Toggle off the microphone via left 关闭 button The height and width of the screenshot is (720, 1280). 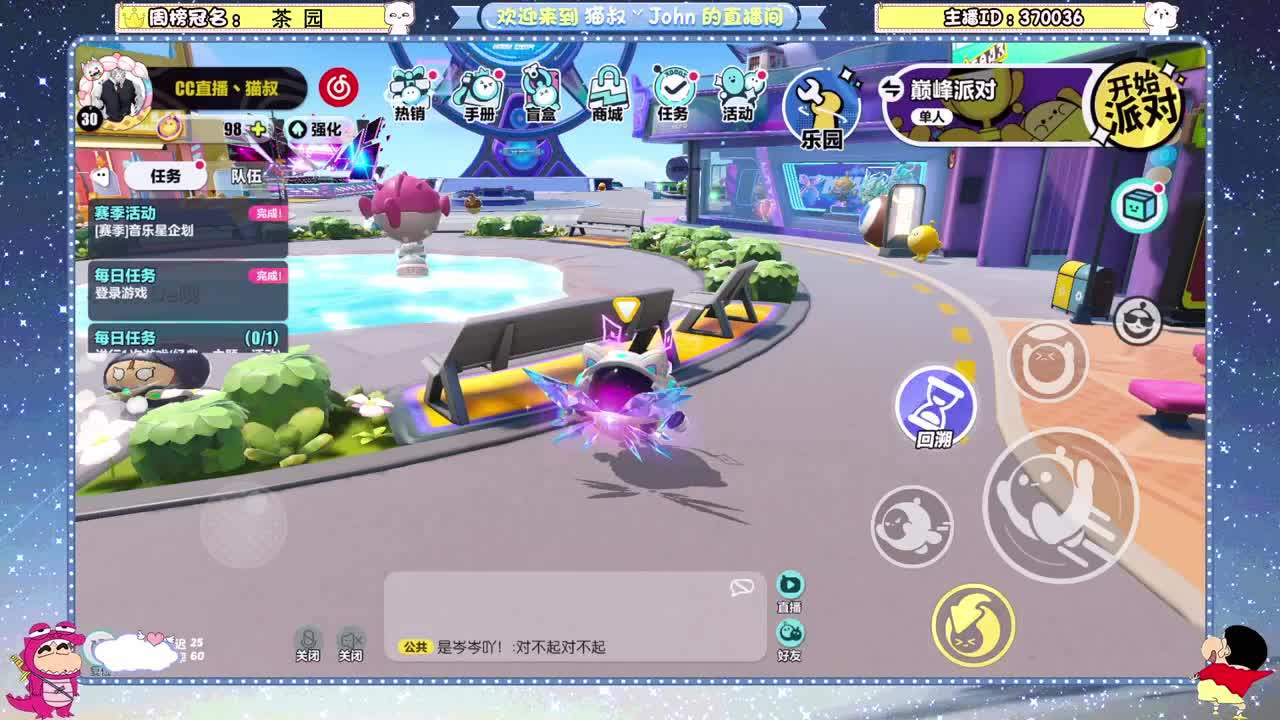coord(308,643)
